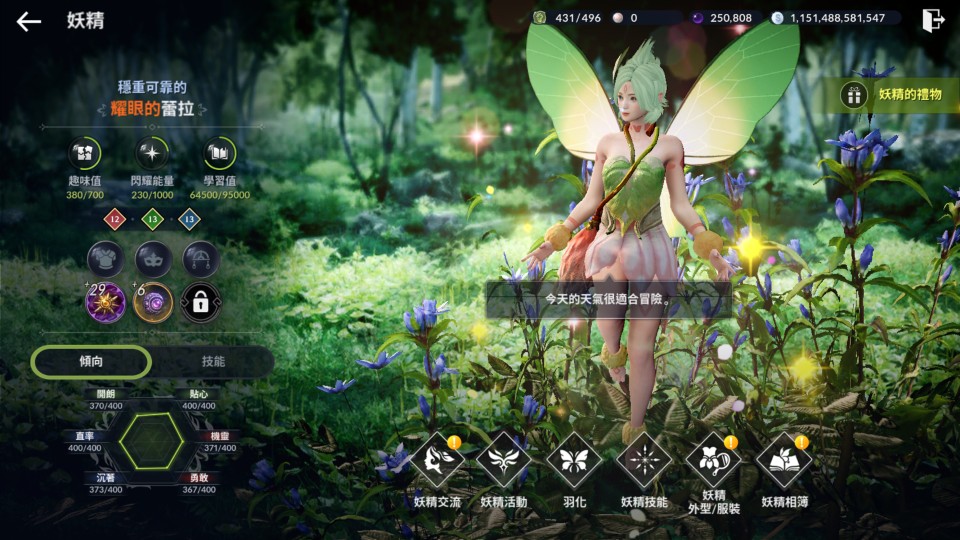
Task: Open 妖精交流 fairy interaction
Action: [x=437, y=461]
